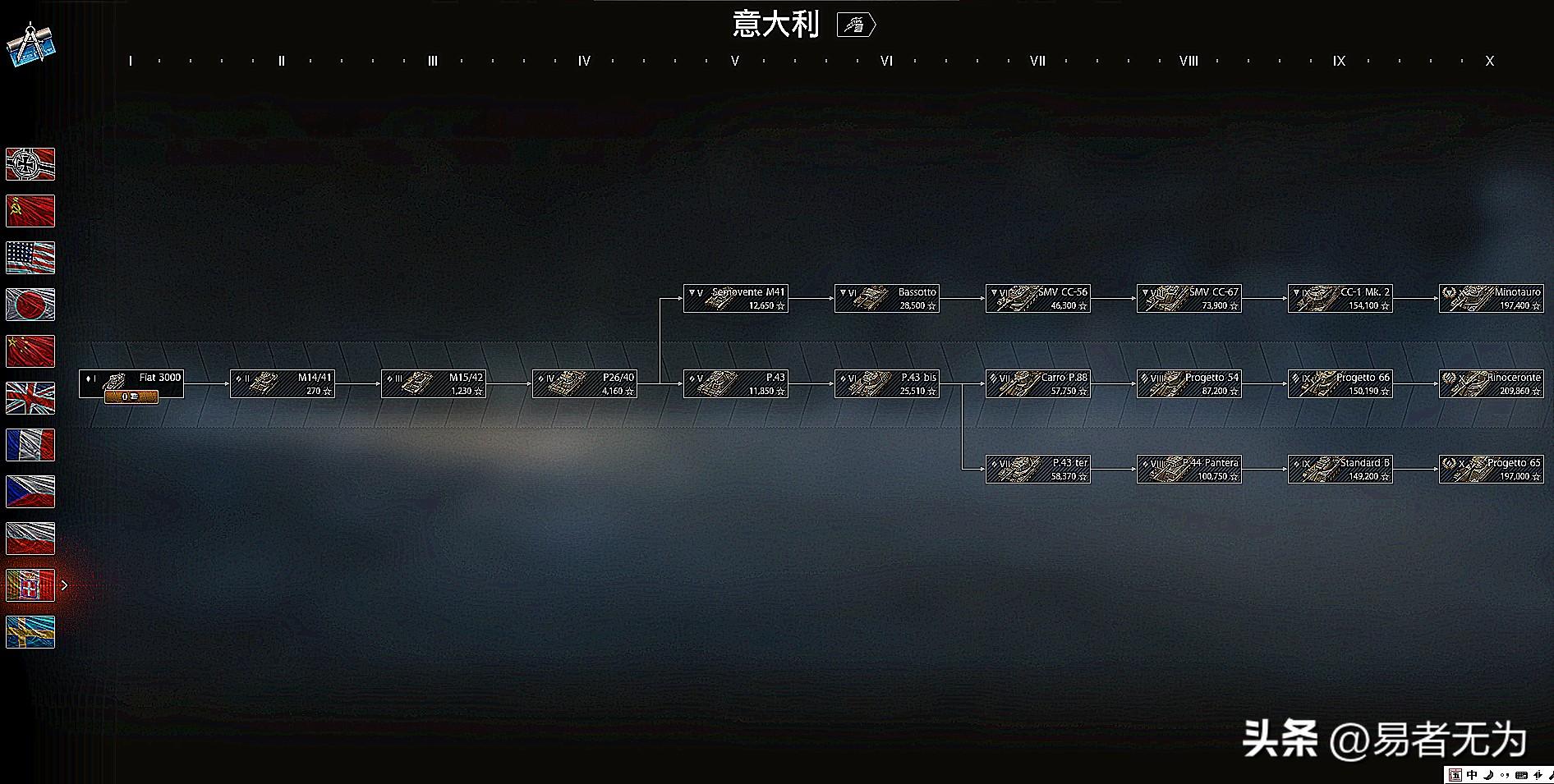
Task: Select the P.44 Pantera node
Action: coord(1189,469)
